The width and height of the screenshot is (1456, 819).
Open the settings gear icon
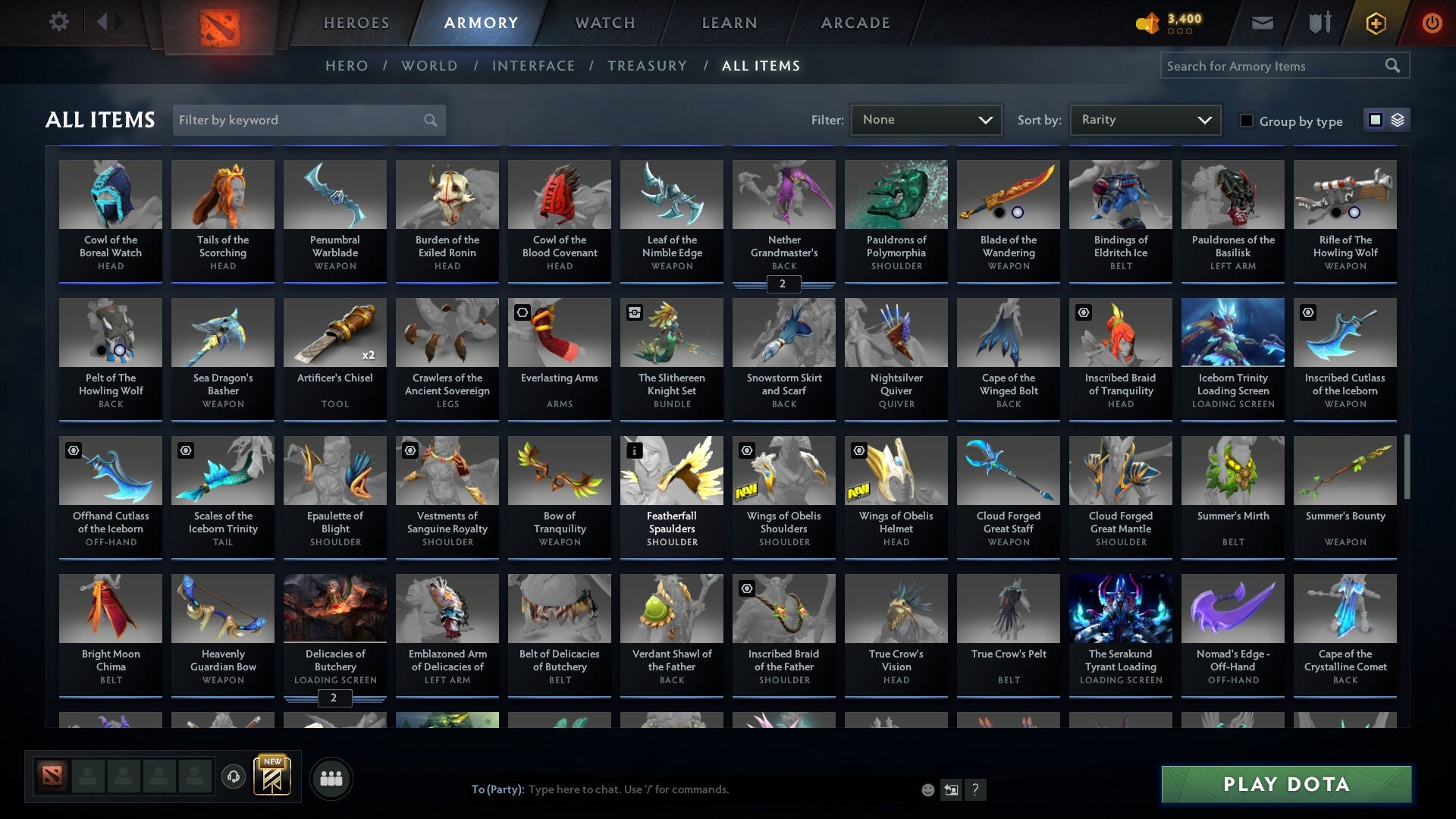coord(58,22)
